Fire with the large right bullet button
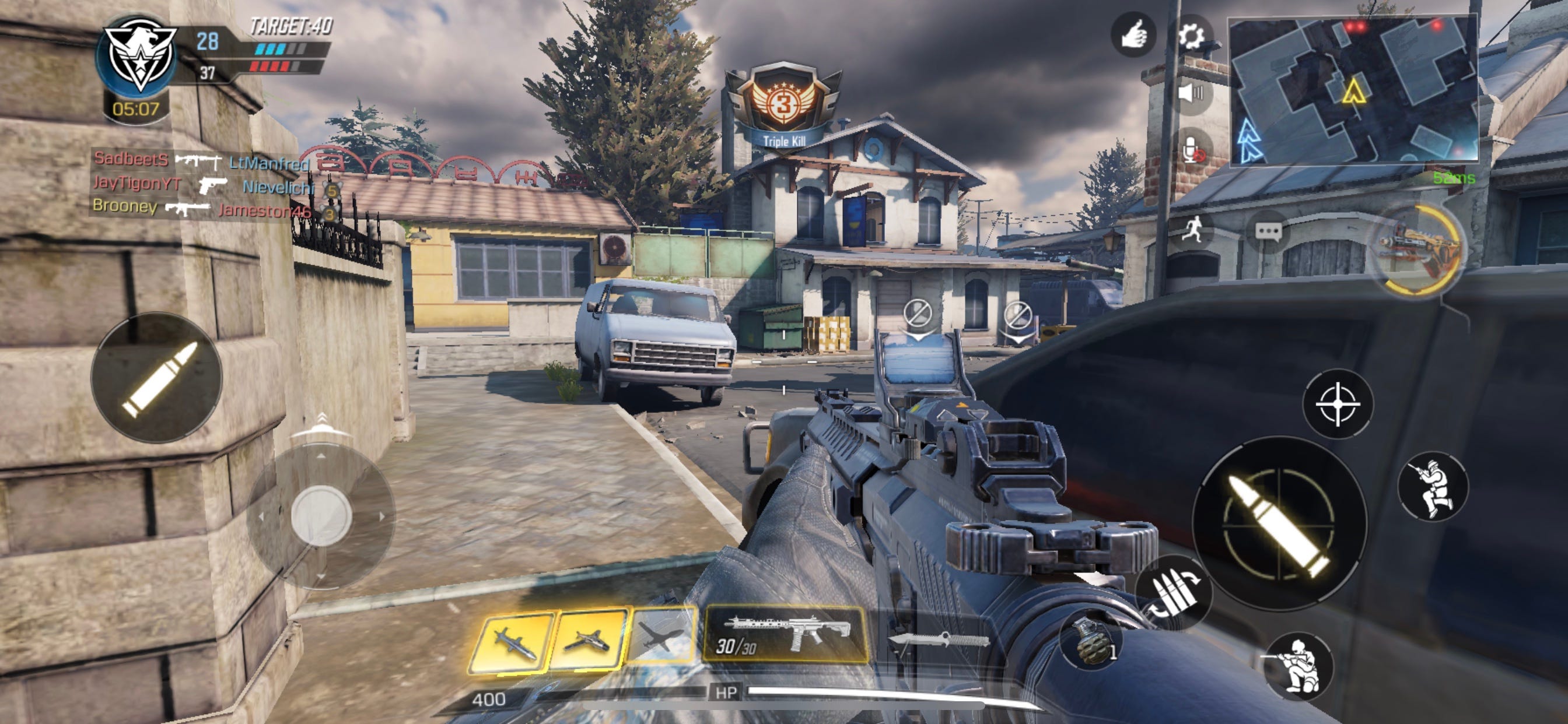This screenshot has height=724, width=1568. coord(1279,524)
